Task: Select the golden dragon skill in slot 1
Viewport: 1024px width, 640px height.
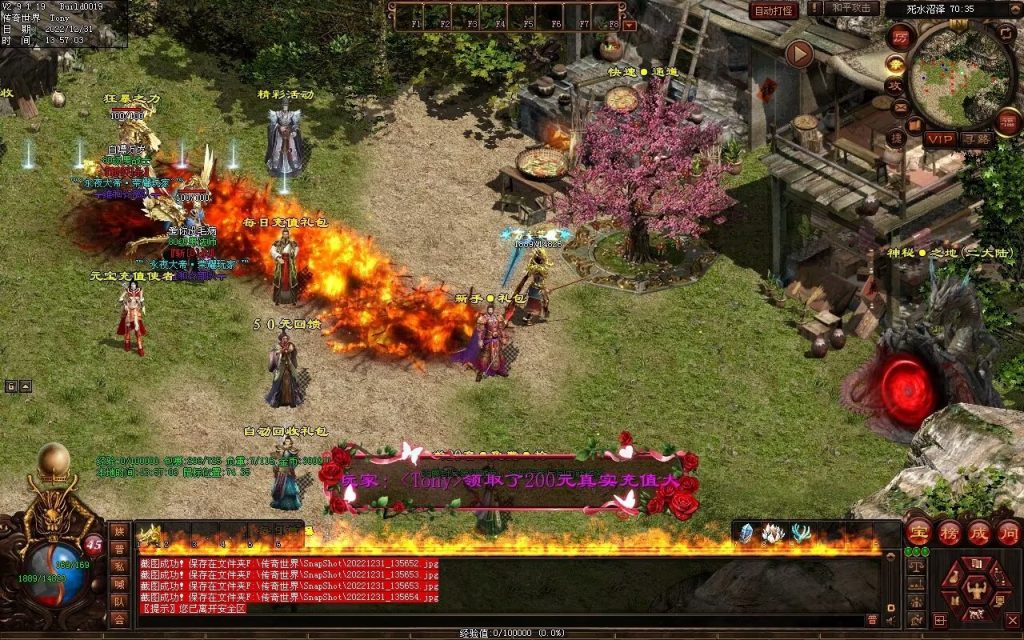Action: (149, 537)
